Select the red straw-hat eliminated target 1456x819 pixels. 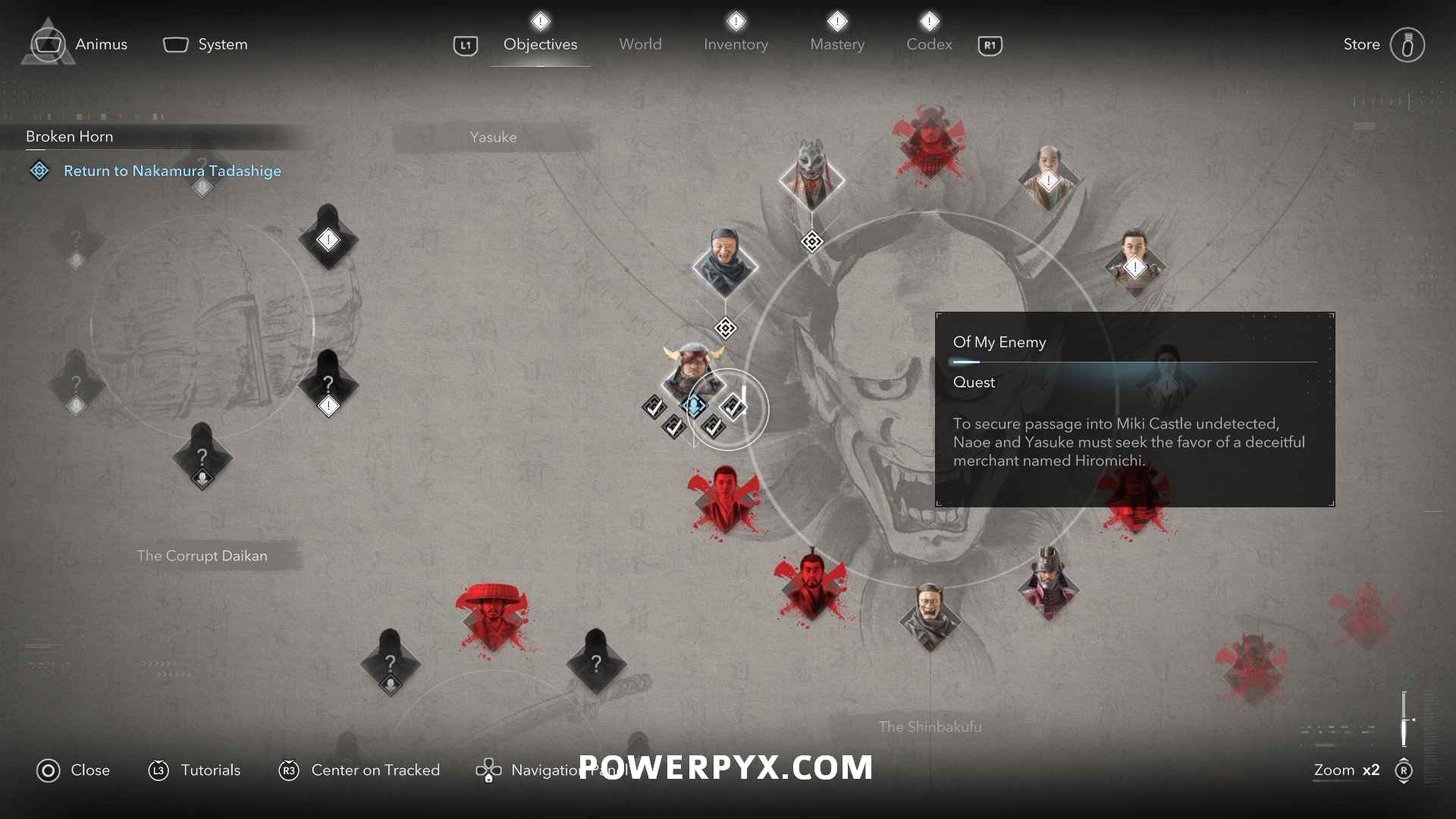493,616
